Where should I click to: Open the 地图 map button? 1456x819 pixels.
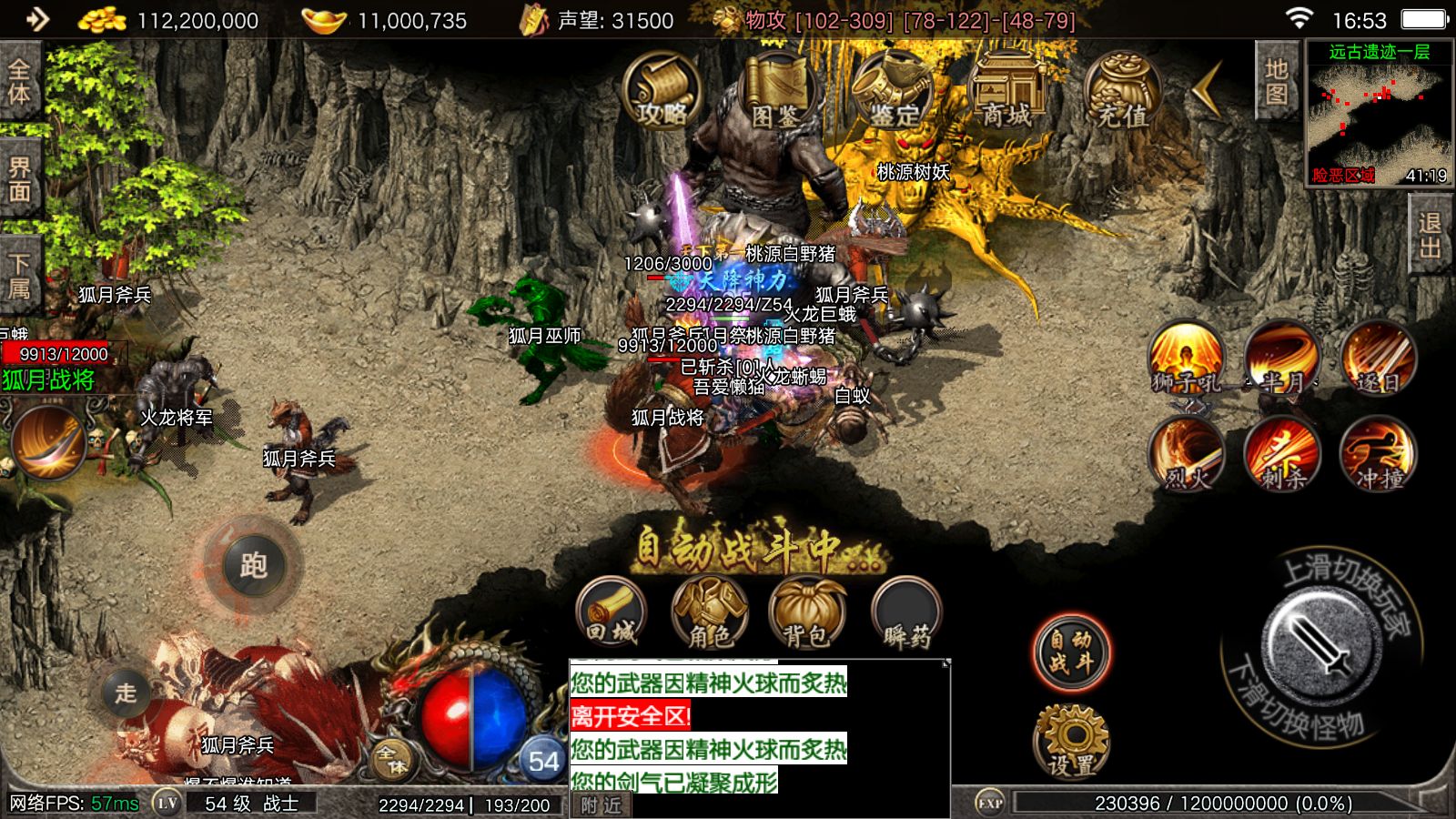click(x=1276, y=82)
